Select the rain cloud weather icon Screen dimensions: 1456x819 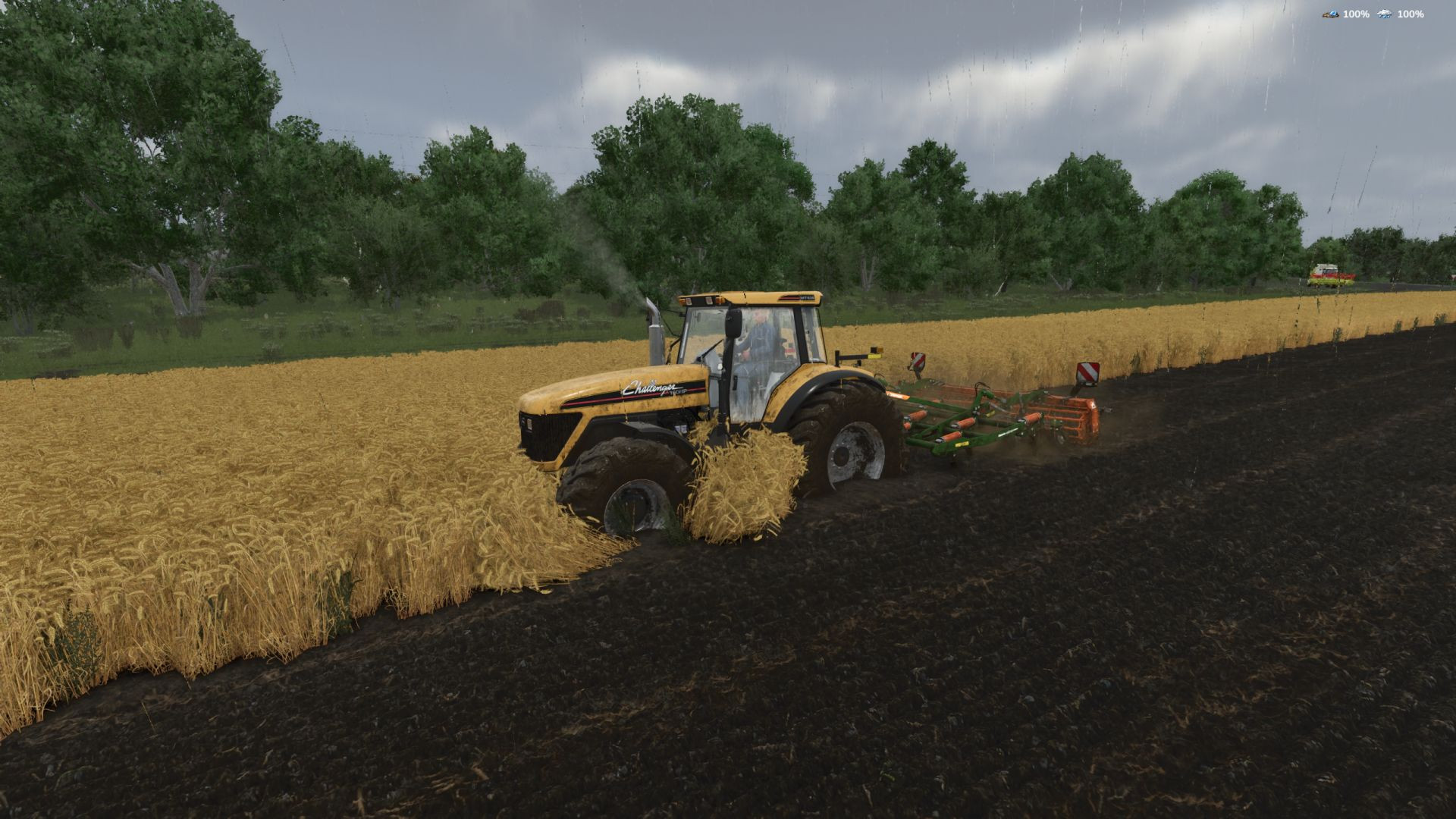click(1385, 14)
